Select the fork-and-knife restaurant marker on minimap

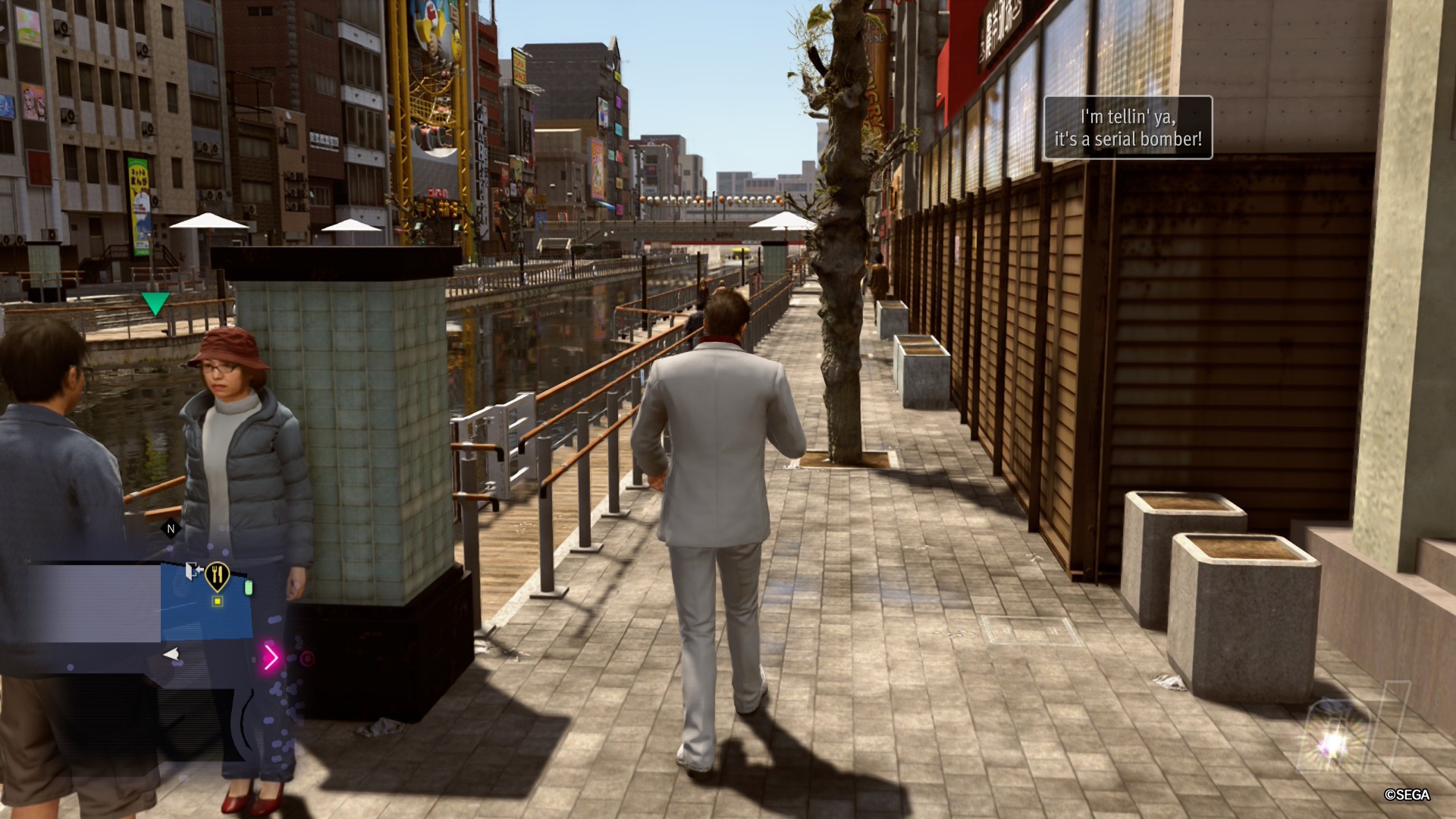(x=217, y=575)
